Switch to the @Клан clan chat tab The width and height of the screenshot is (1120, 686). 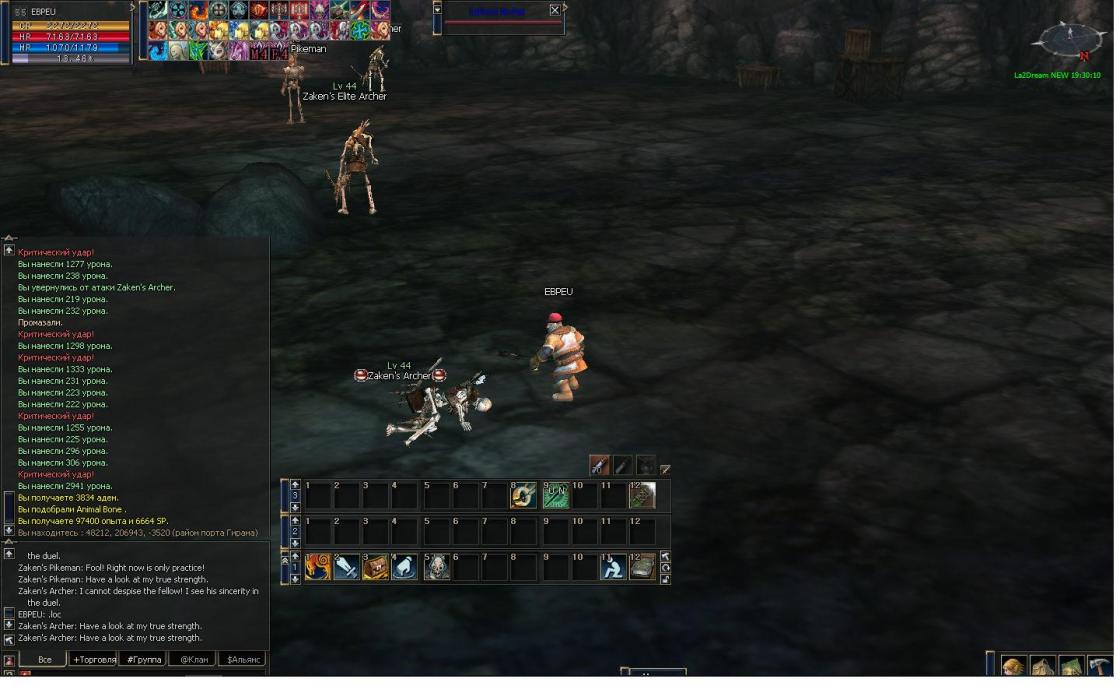193,660
